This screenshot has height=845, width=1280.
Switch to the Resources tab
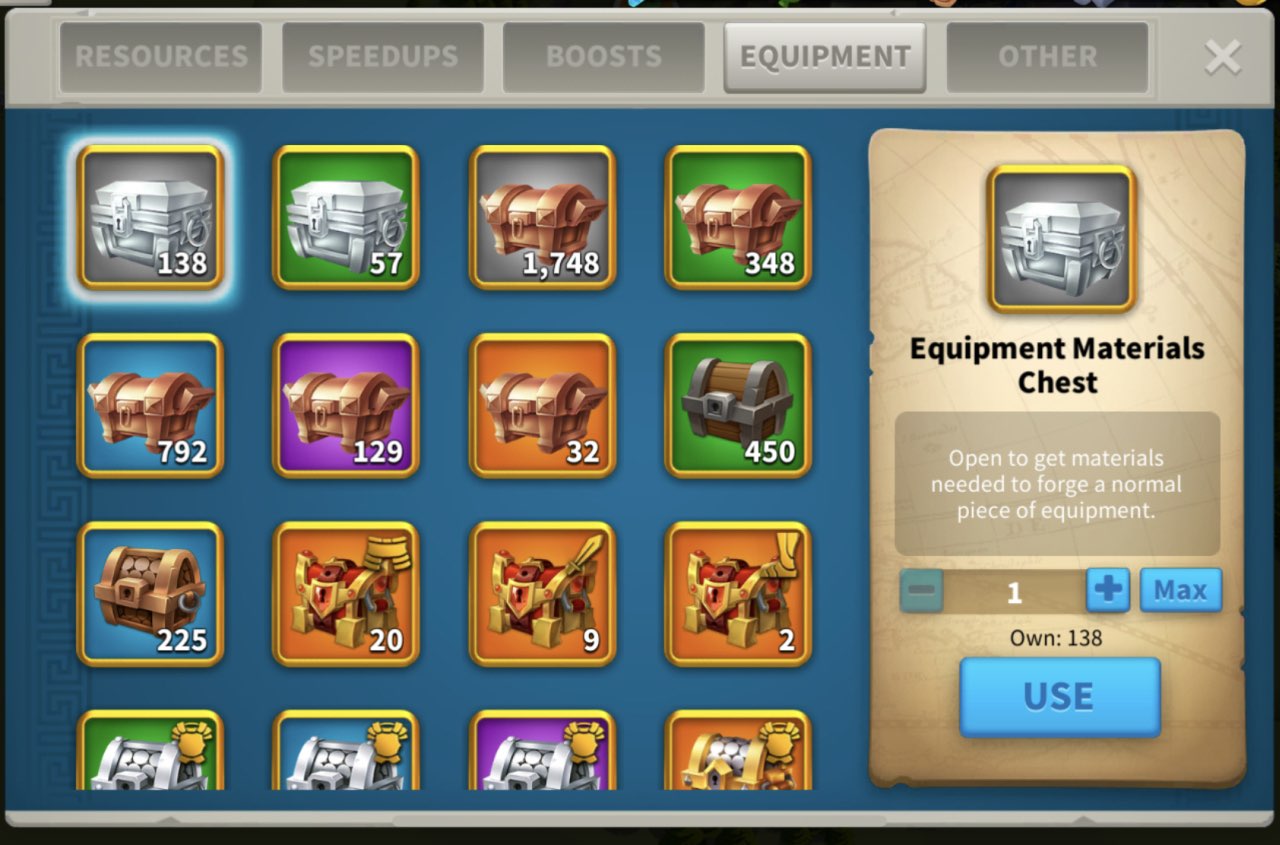161,57
